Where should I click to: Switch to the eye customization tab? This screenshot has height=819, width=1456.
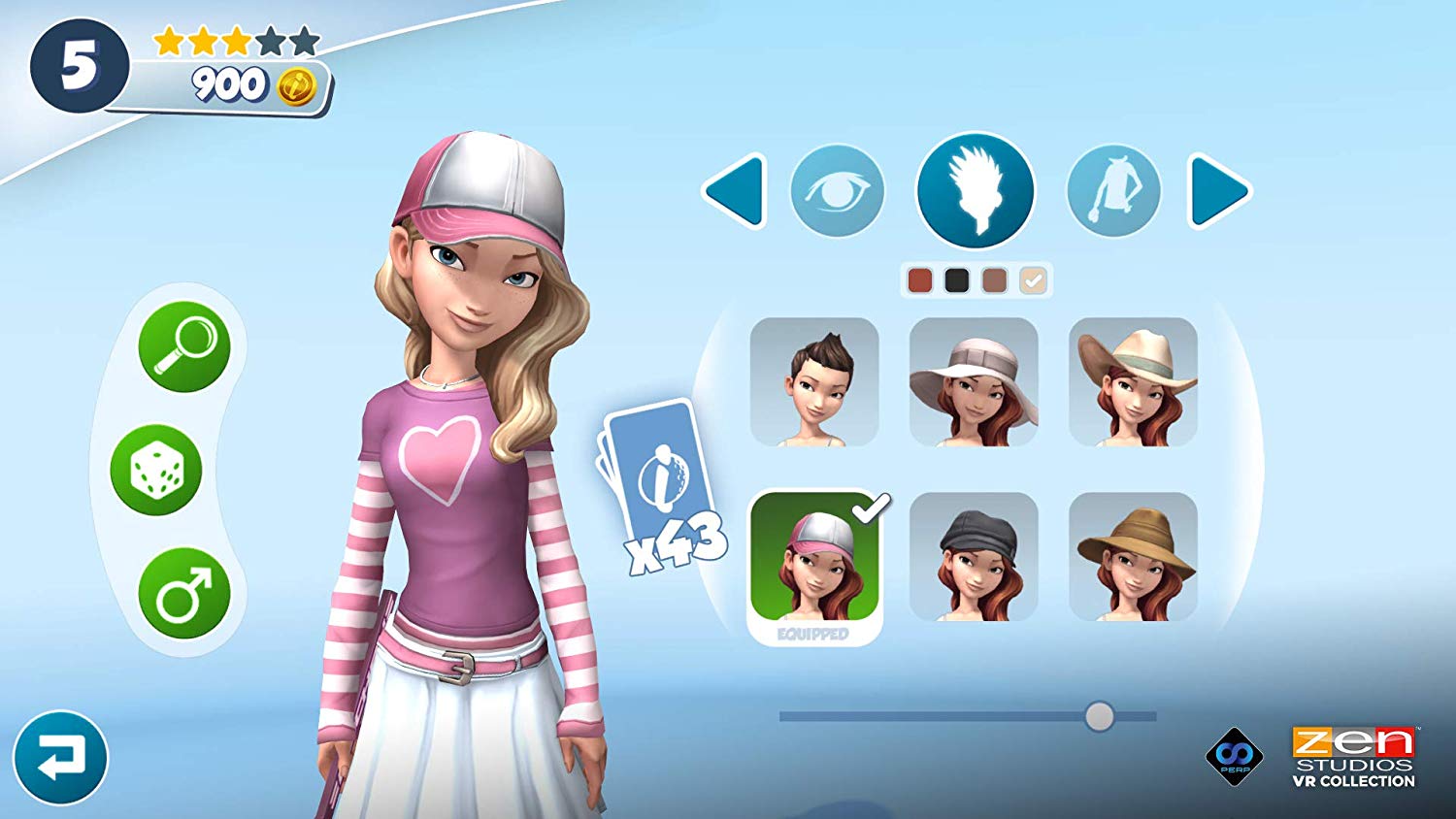(837, 191)
